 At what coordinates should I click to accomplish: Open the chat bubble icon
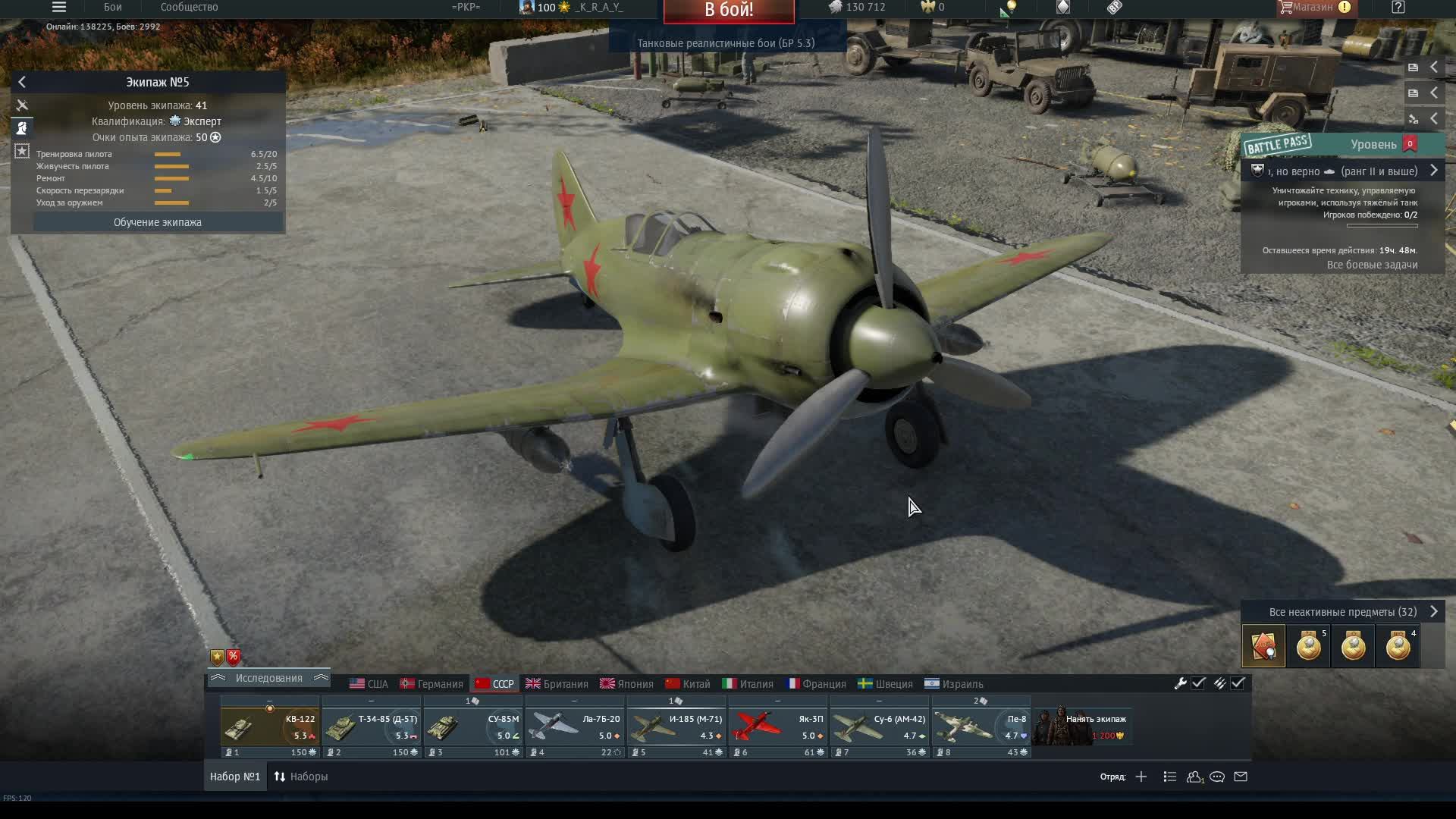[1219, 777]
